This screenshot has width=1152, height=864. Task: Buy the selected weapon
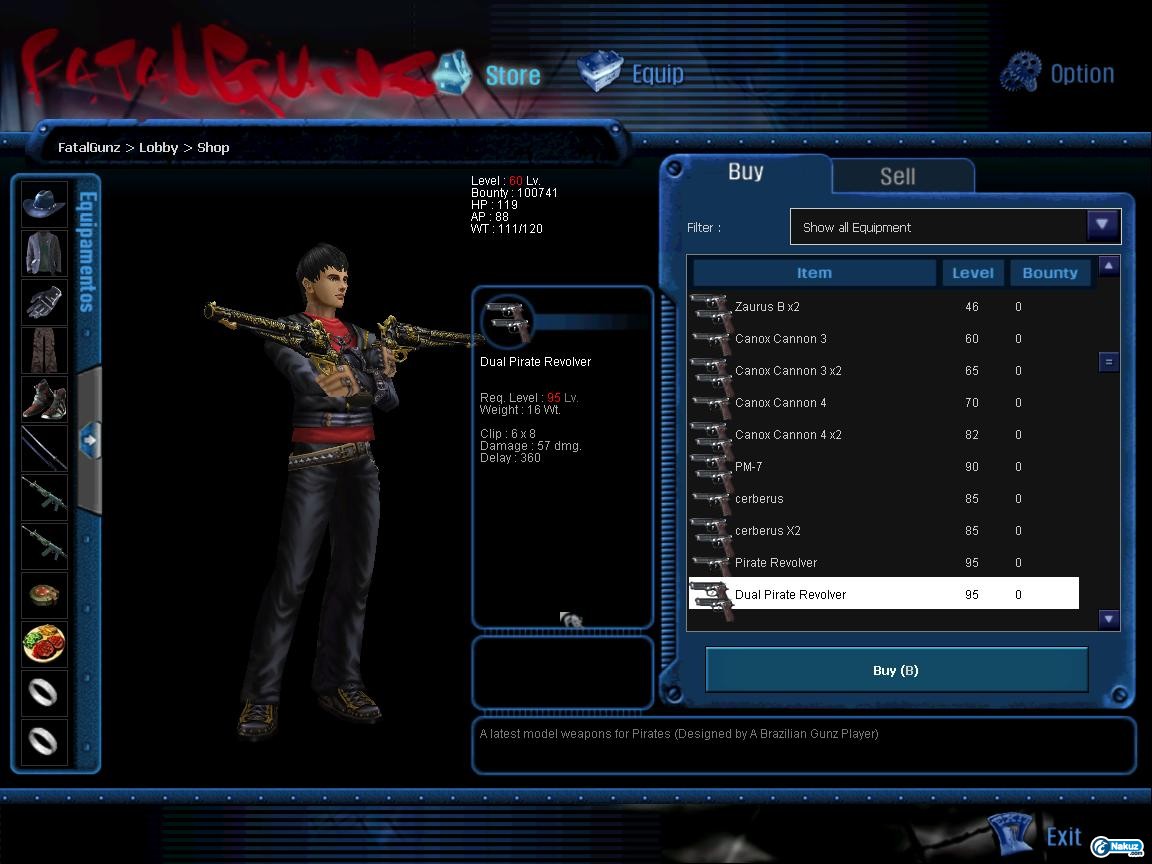tap(896, 670)
